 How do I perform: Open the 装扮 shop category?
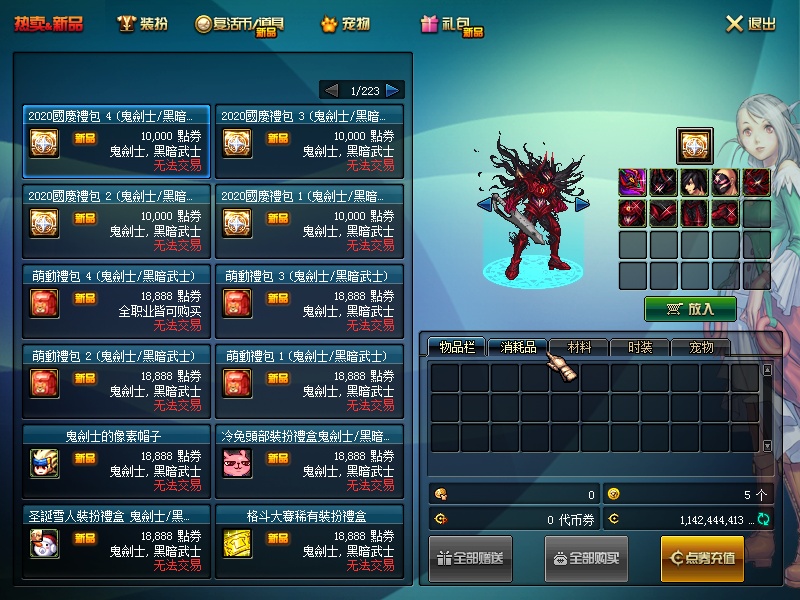(x=141, y=24)
